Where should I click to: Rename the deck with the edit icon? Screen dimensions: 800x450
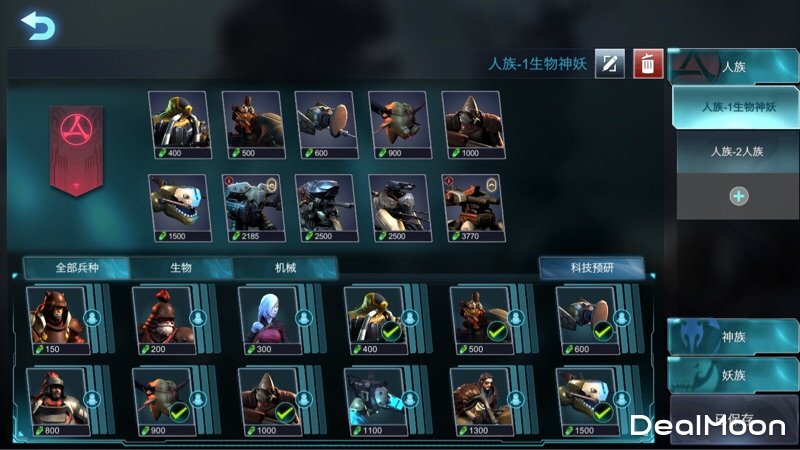tap(610, 65)
